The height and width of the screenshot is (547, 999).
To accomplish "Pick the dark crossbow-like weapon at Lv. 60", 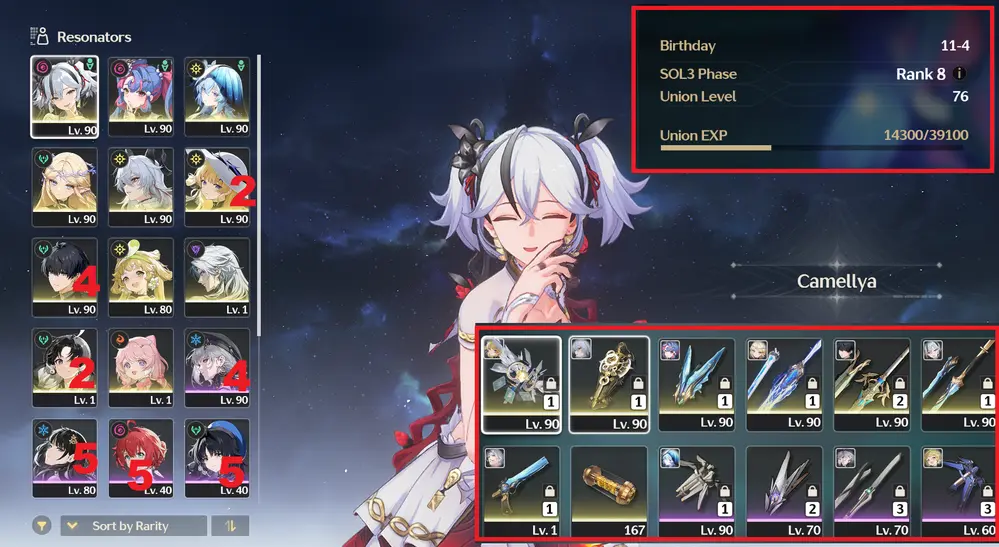I will pyautogui.click(x=958, y=492).
